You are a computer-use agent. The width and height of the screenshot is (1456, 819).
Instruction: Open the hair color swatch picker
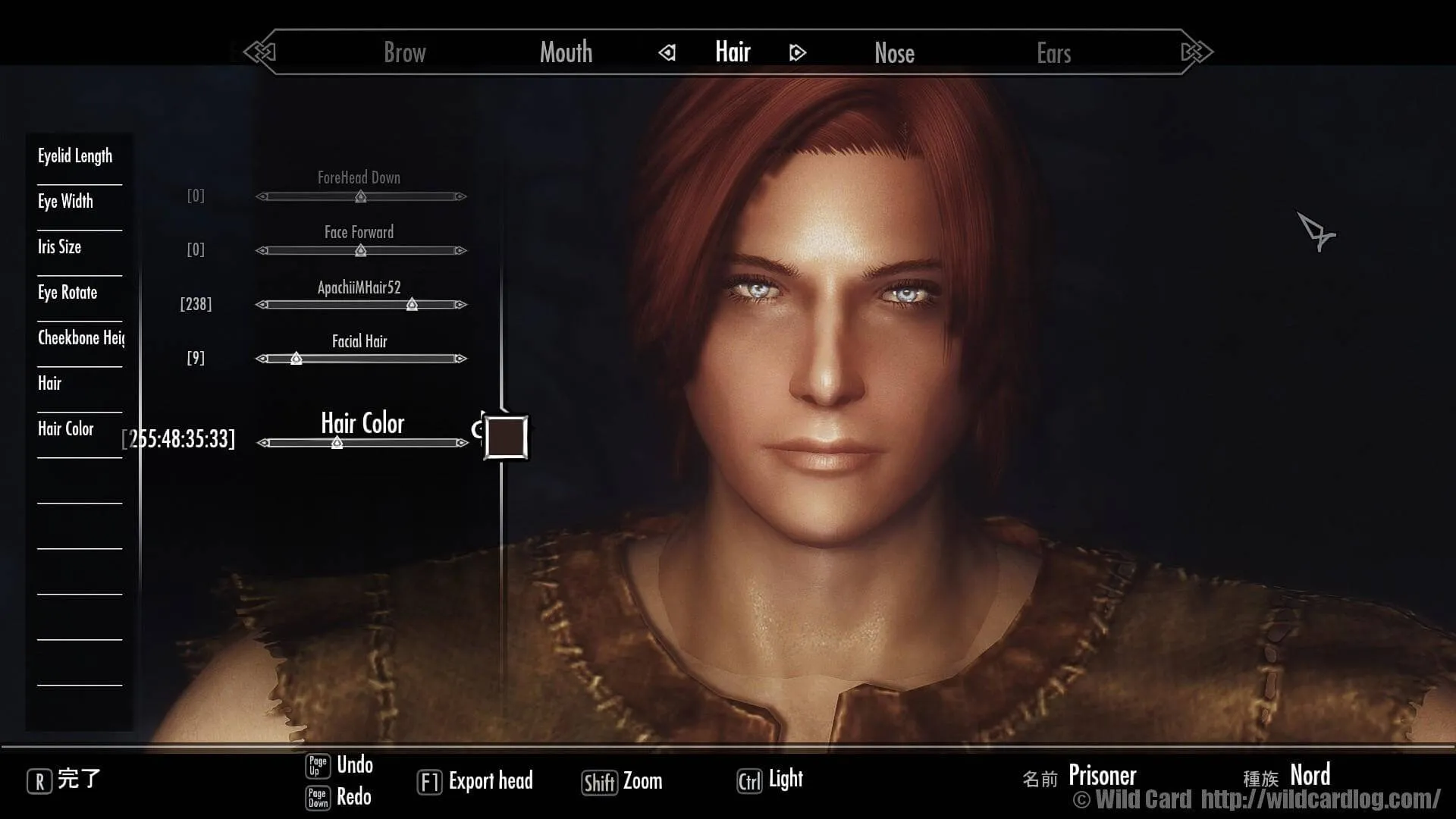(506, 437)
